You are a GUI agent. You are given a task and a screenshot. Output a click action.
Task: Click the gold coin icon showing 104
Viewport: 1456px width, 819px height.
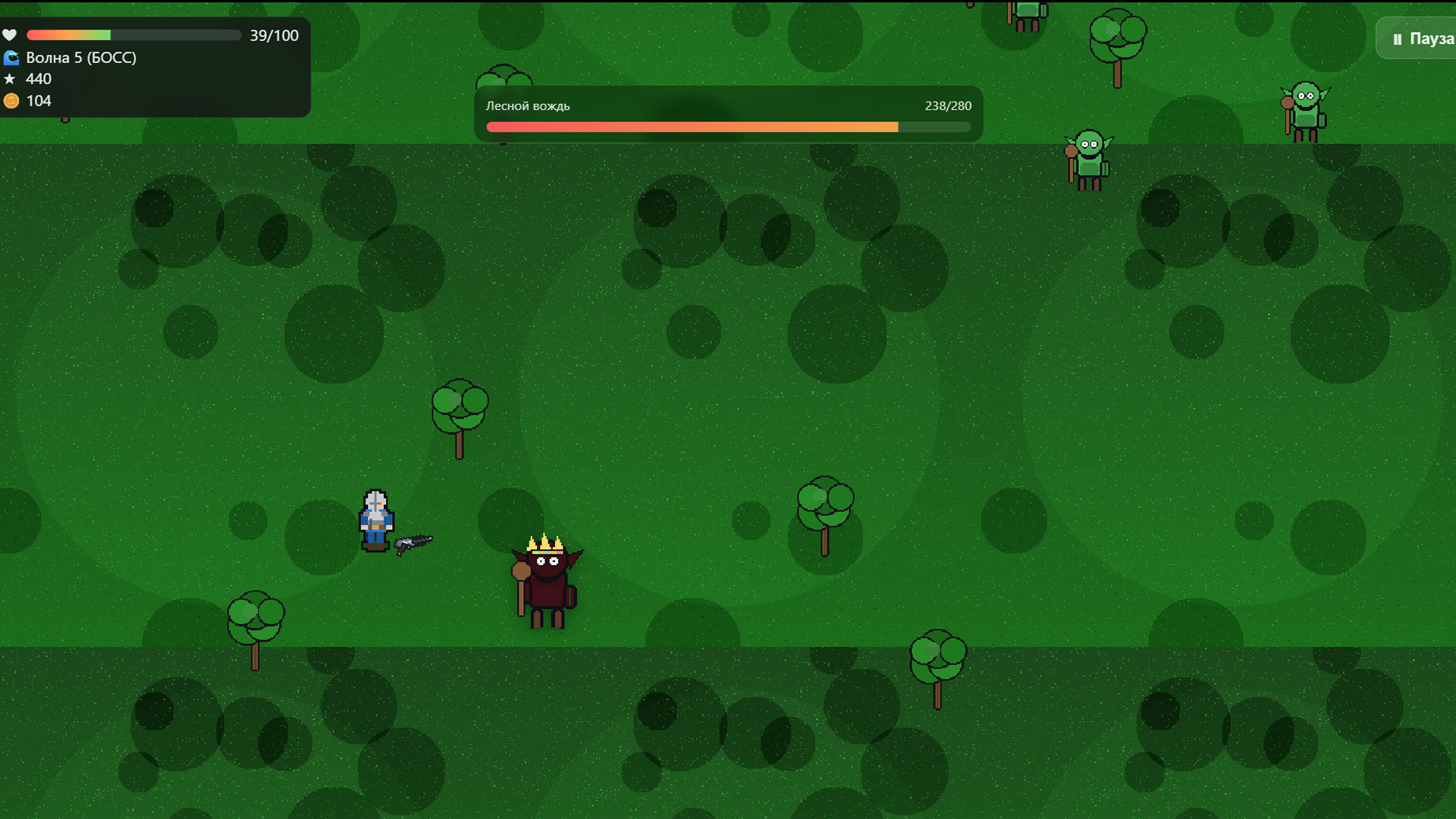click(11, 100)
